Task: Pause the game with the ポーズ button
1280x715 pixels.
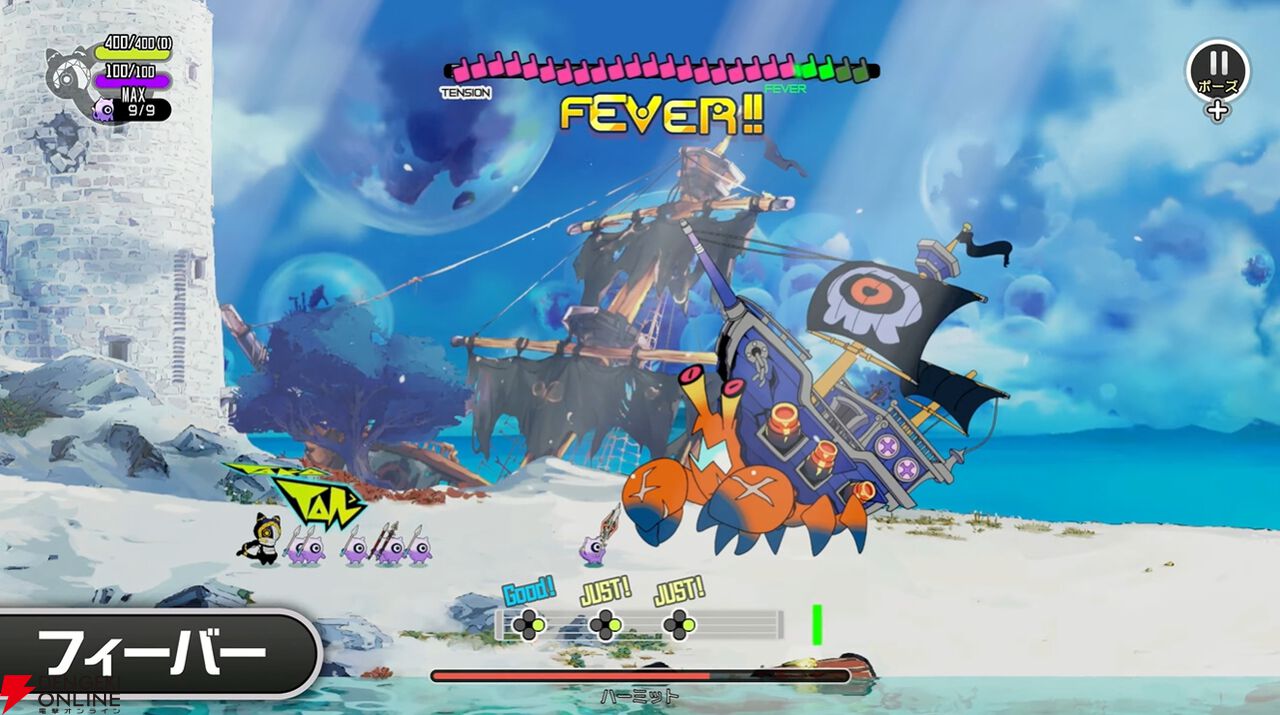Action: [x=1217, y=70]
